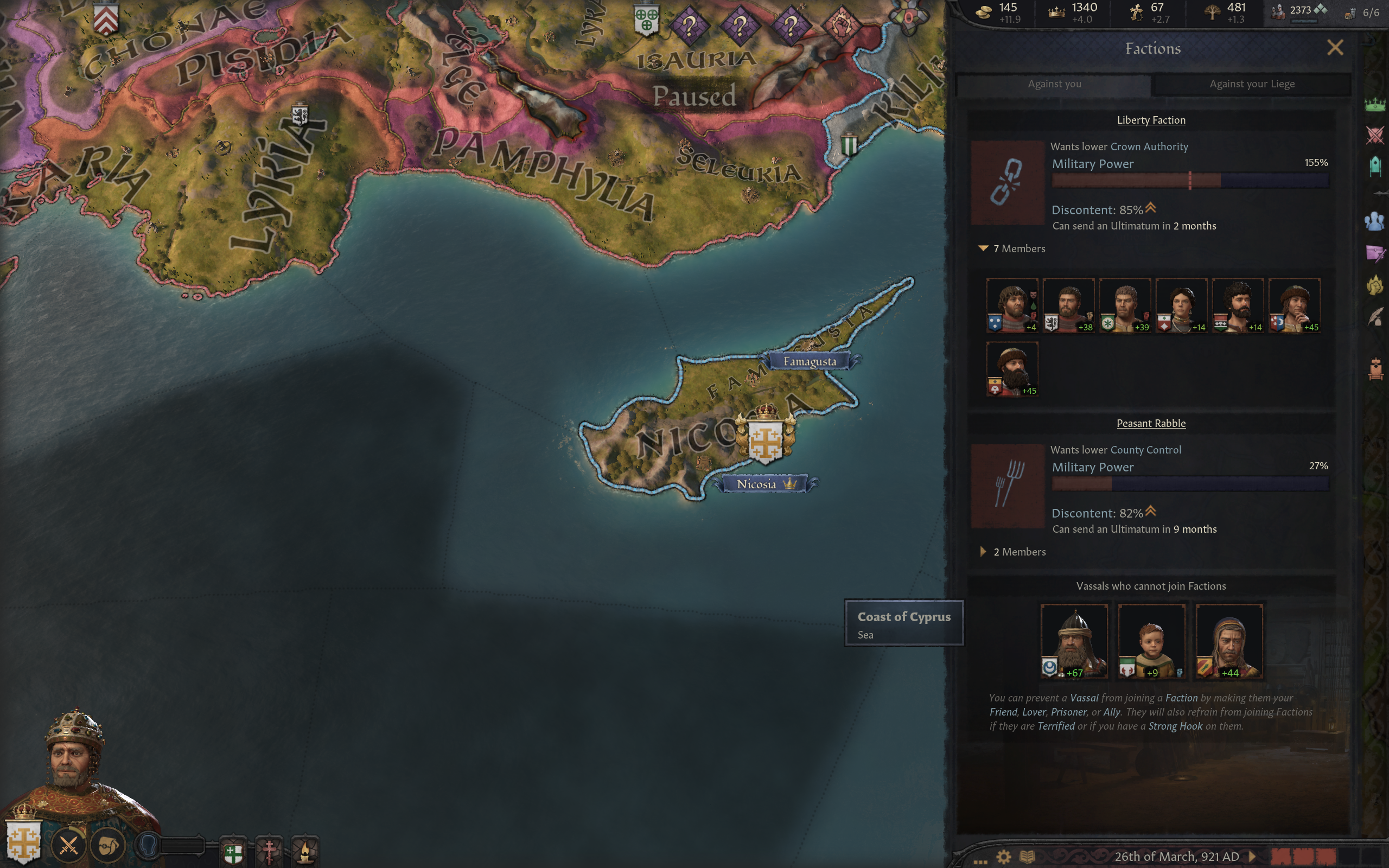Viewport: 1389px width, 868px height.
Task: Select the child vassal portrait with +9 opinion
Action: click(1151, 641)
